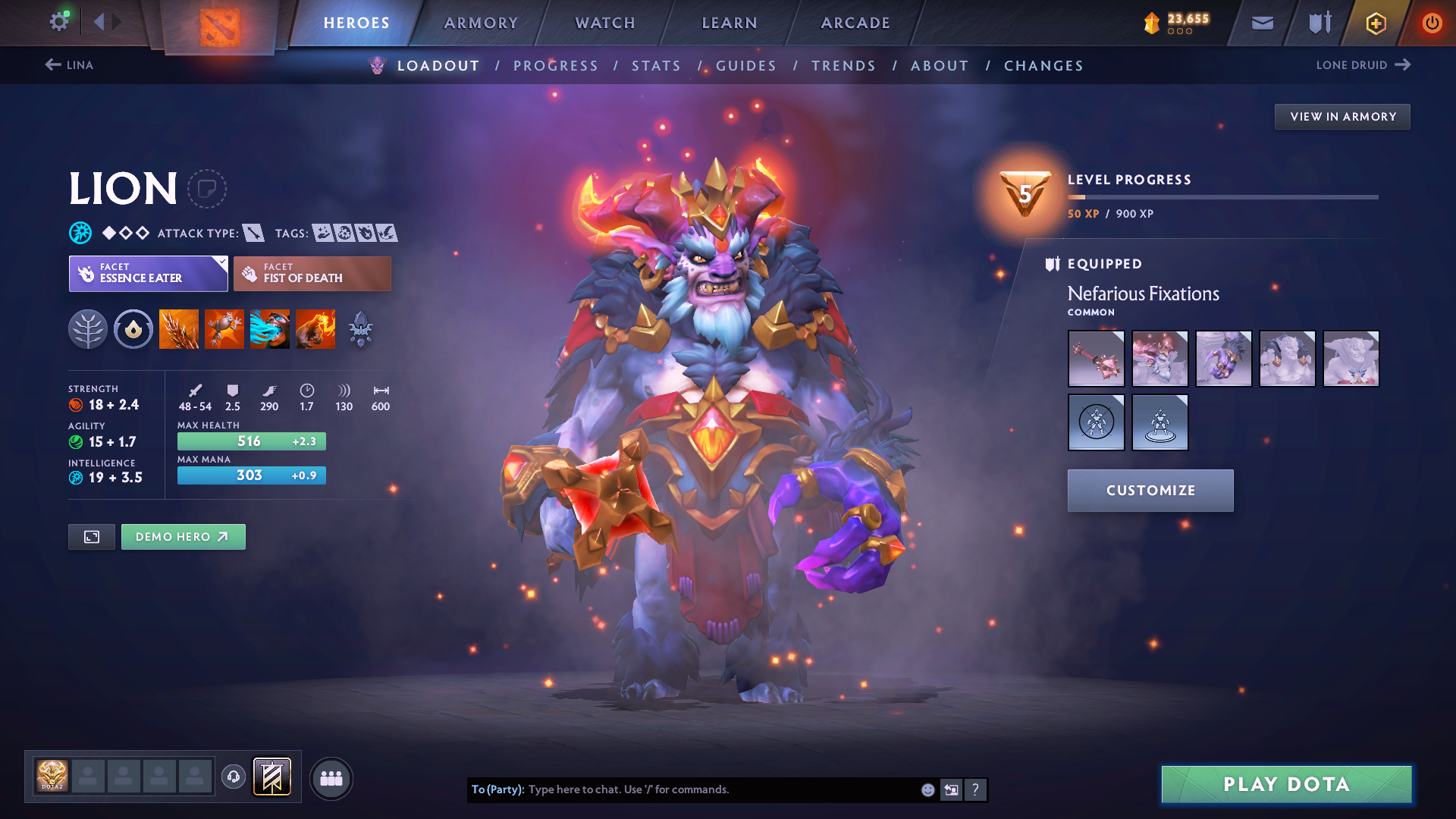Viewport: 1456px width, 819px height.
Task: Select the Arcade tab
Action: tap(855, 23)
